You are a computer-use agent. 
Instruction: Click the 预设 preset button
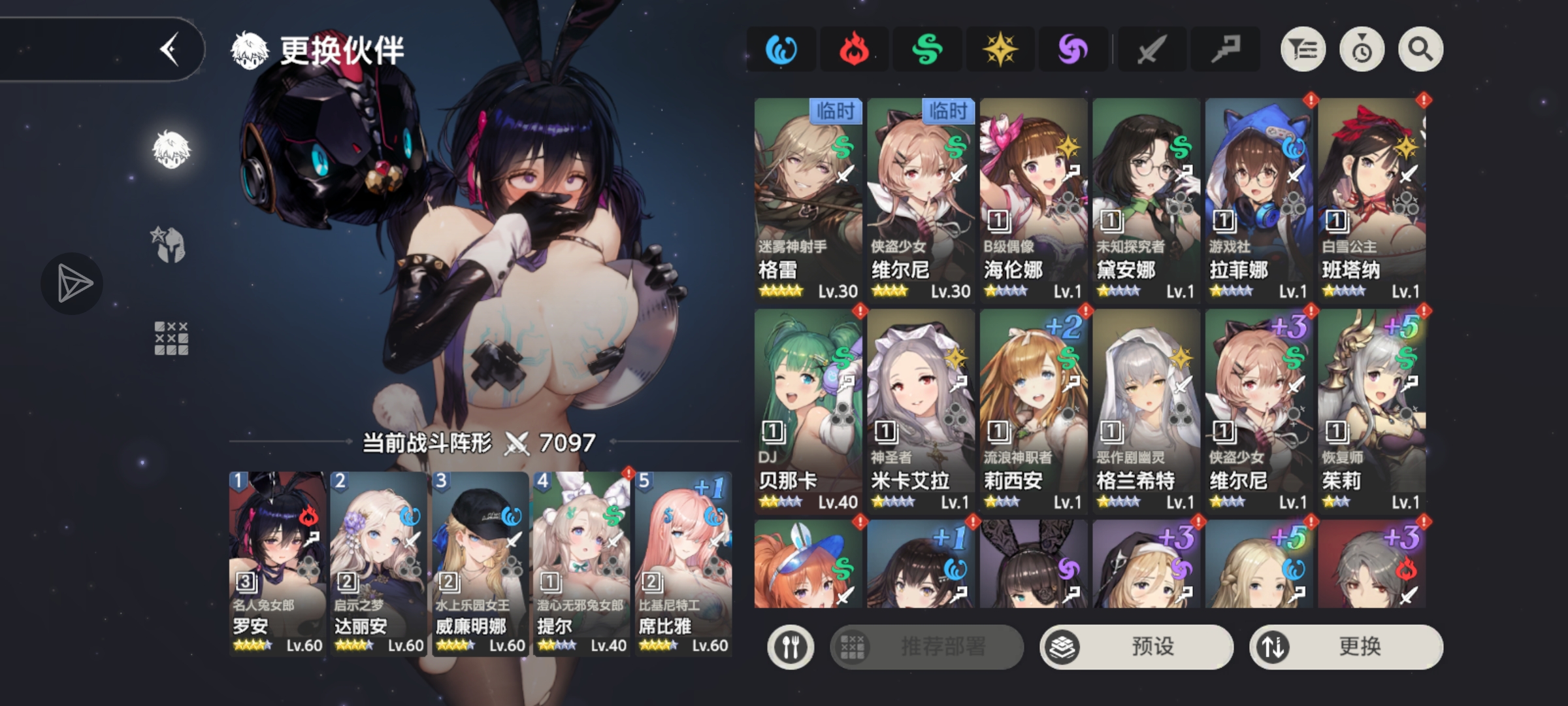click(x=1136, y=647)
